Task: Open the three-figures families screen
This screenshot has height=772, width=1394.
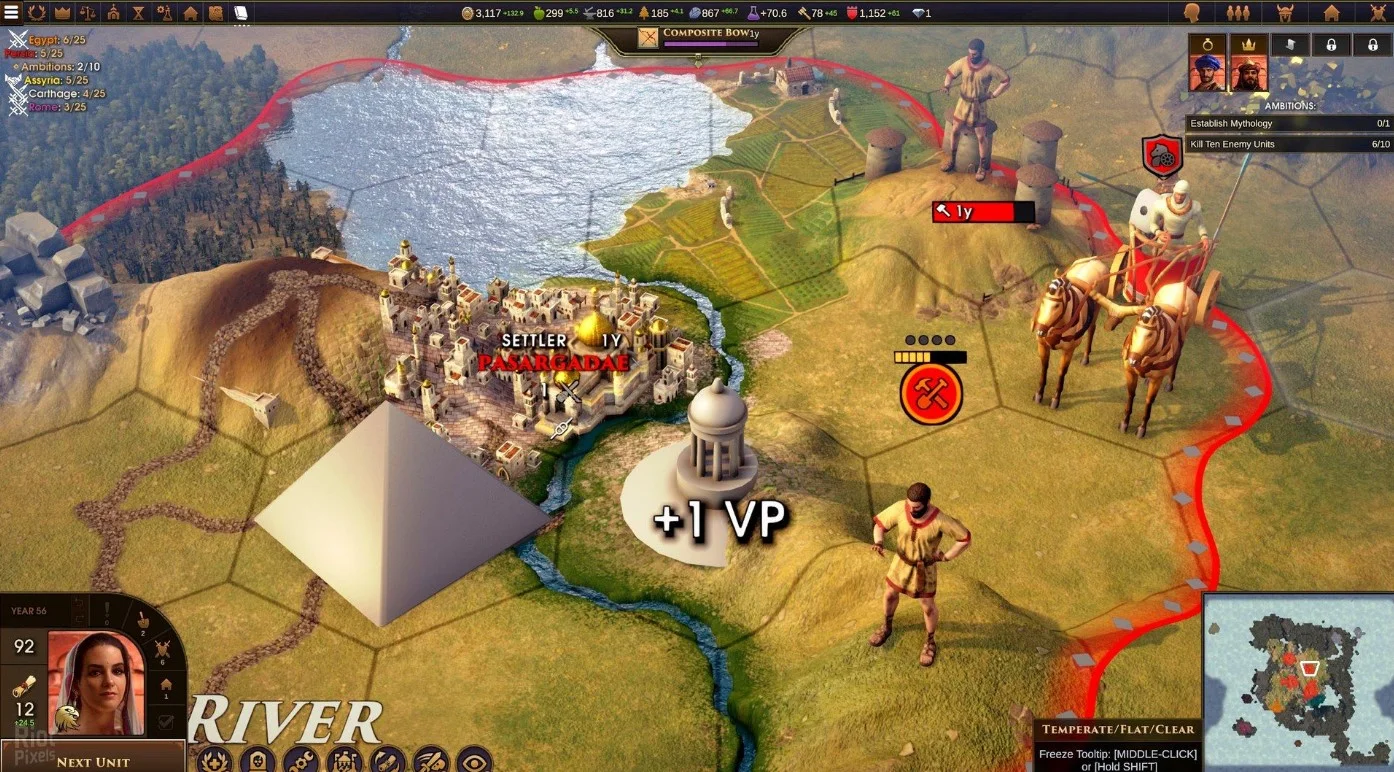Action: pos(1238,13)
